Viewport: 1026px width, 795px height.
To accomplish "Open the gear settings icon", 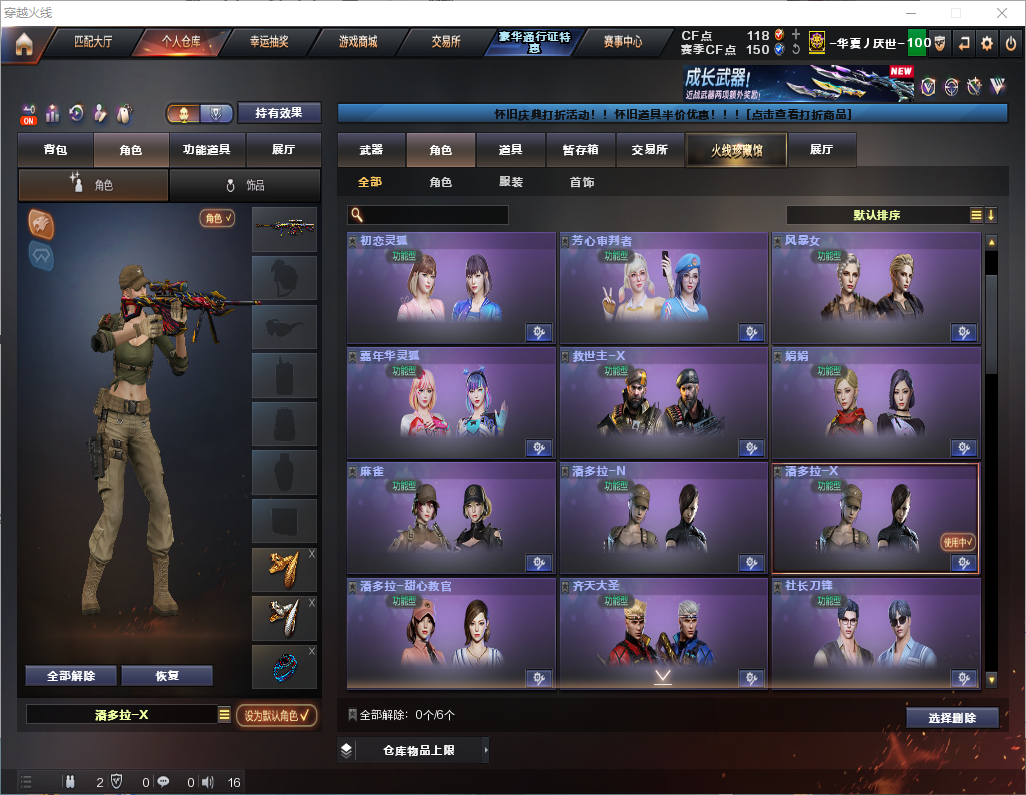I will [987, 43].
